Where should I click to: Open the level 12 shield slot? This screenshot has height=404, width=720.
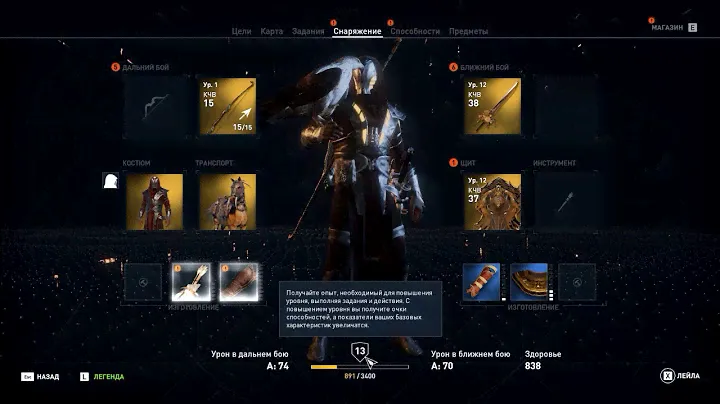pyautogui.click(x=492, y=200)
